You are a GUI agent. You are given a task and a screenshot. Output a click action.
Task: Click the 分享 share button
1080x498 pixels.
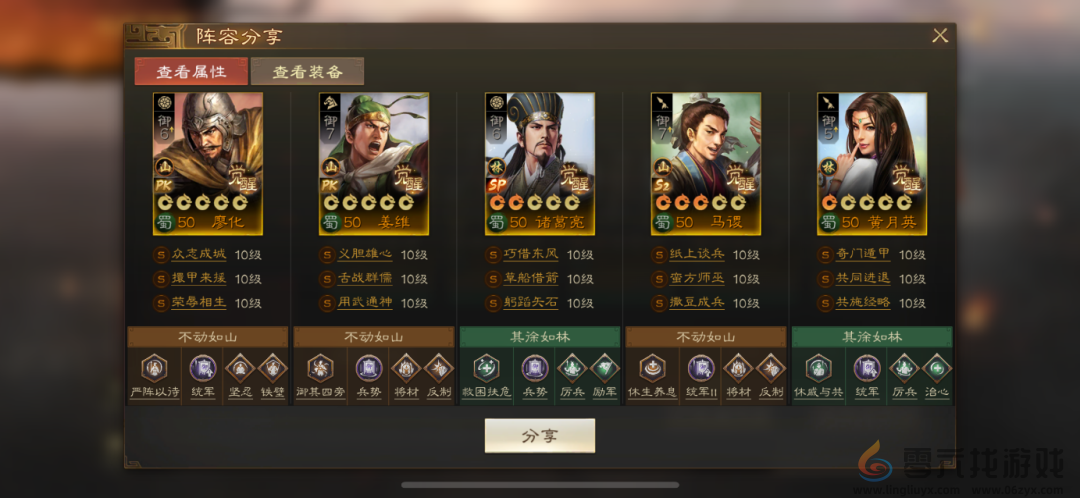[540, 436]
